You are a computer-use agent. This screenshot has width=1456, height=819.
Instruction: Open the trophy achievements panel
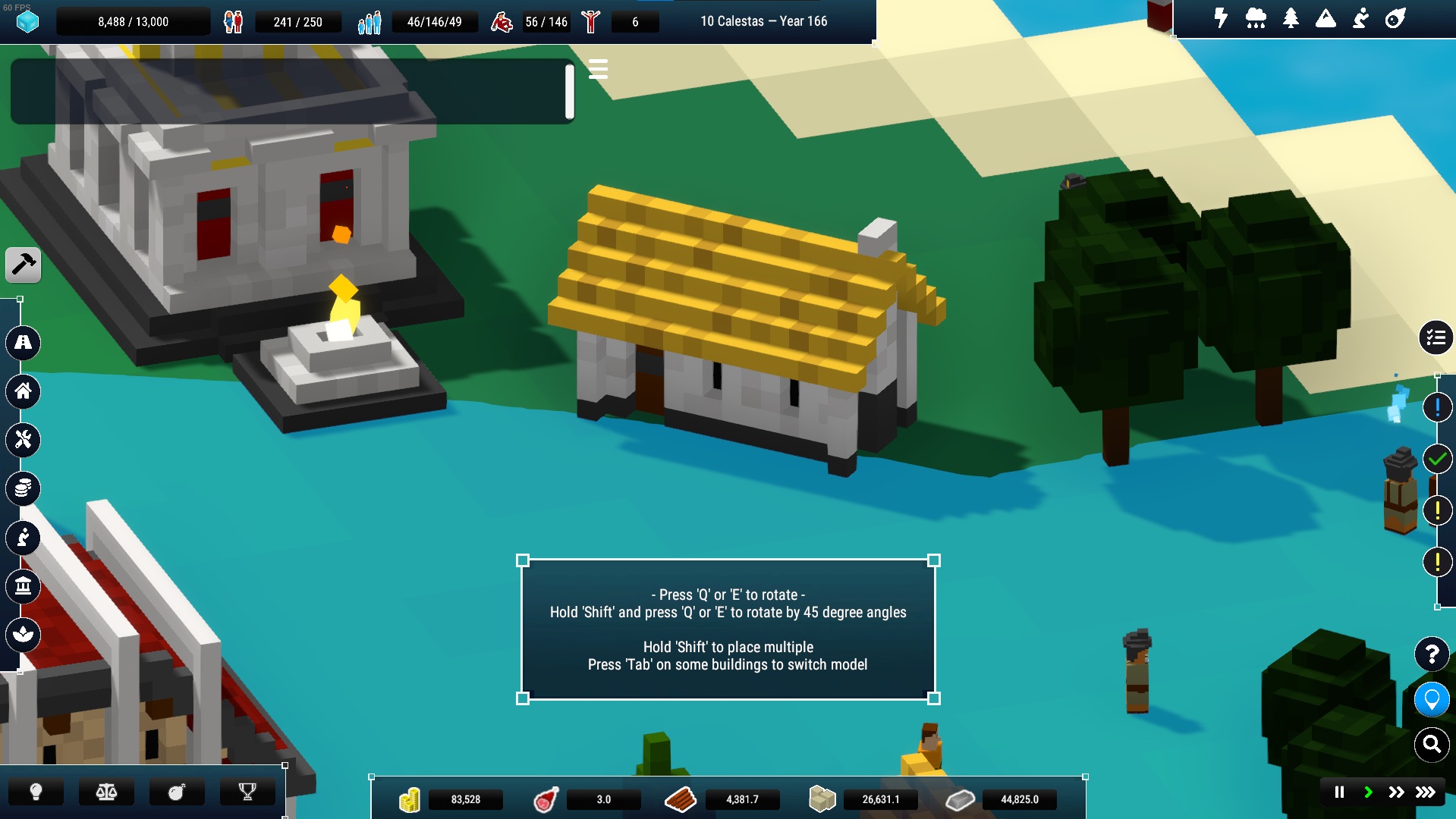click(247, 792)
